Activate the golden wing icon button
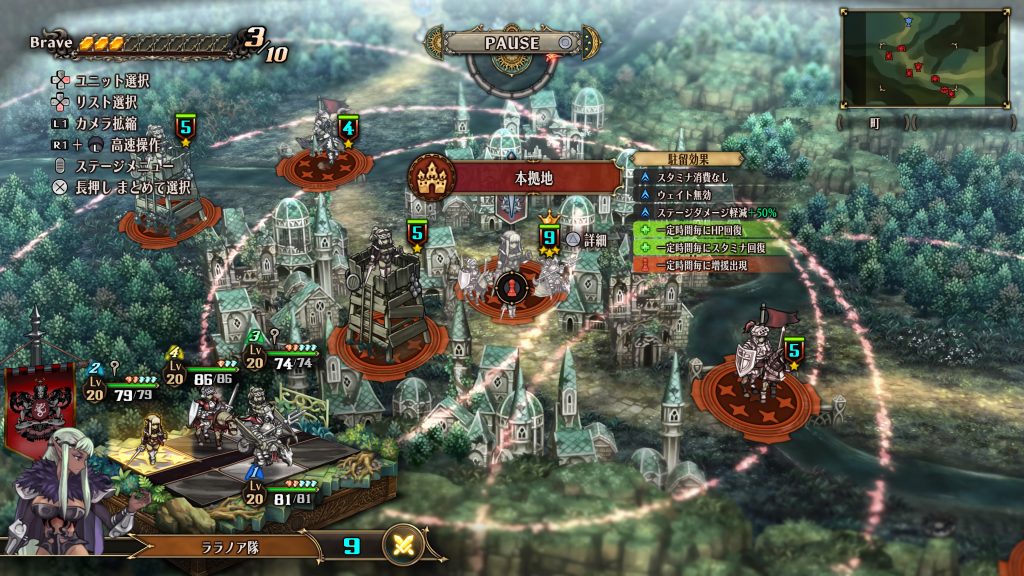This screenshot has height=576, width=1024. 405,546
